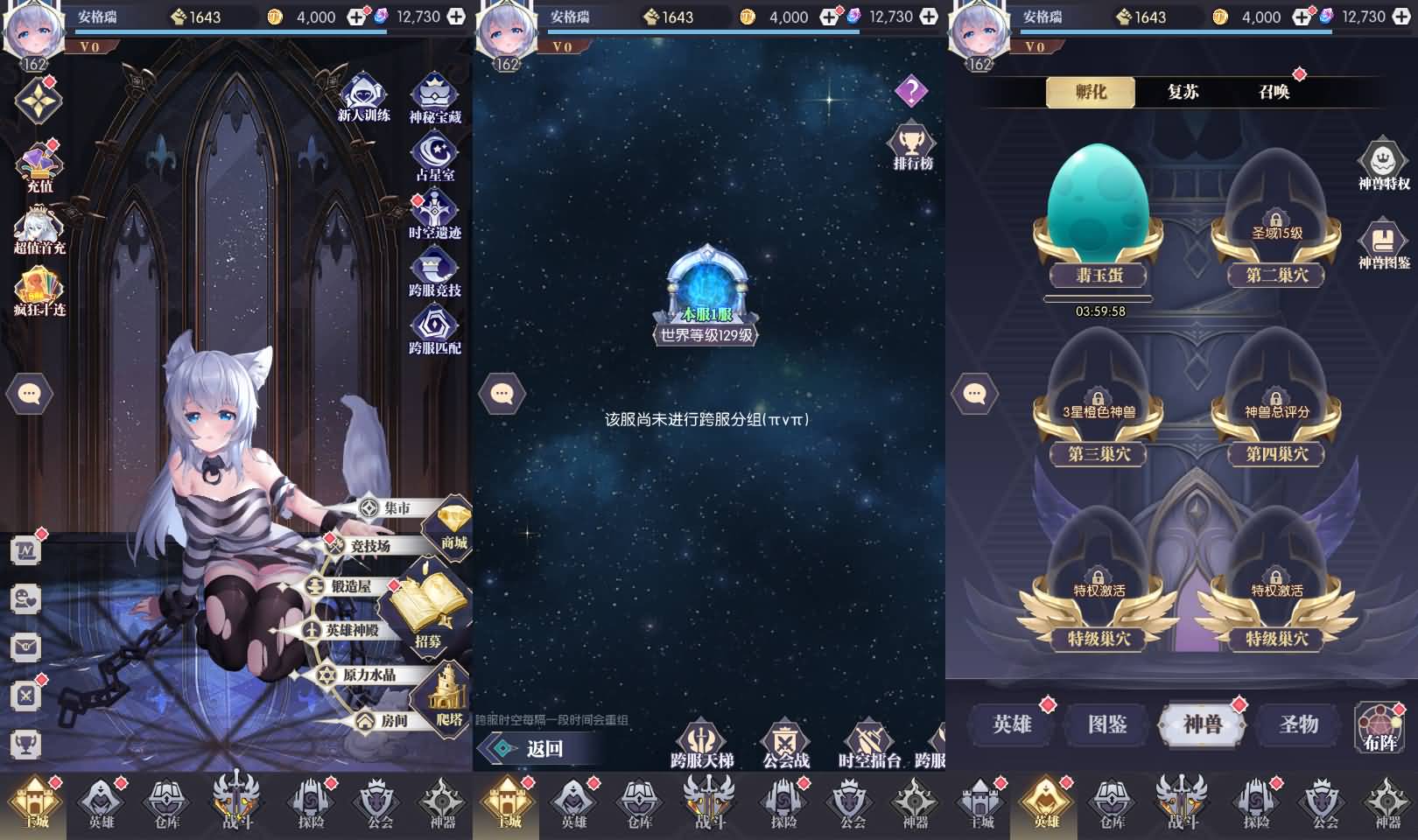The height and width of the screenshot is (840, 1418).
Task: Open the 新人训练 training icon
Action: click(365, 95)
